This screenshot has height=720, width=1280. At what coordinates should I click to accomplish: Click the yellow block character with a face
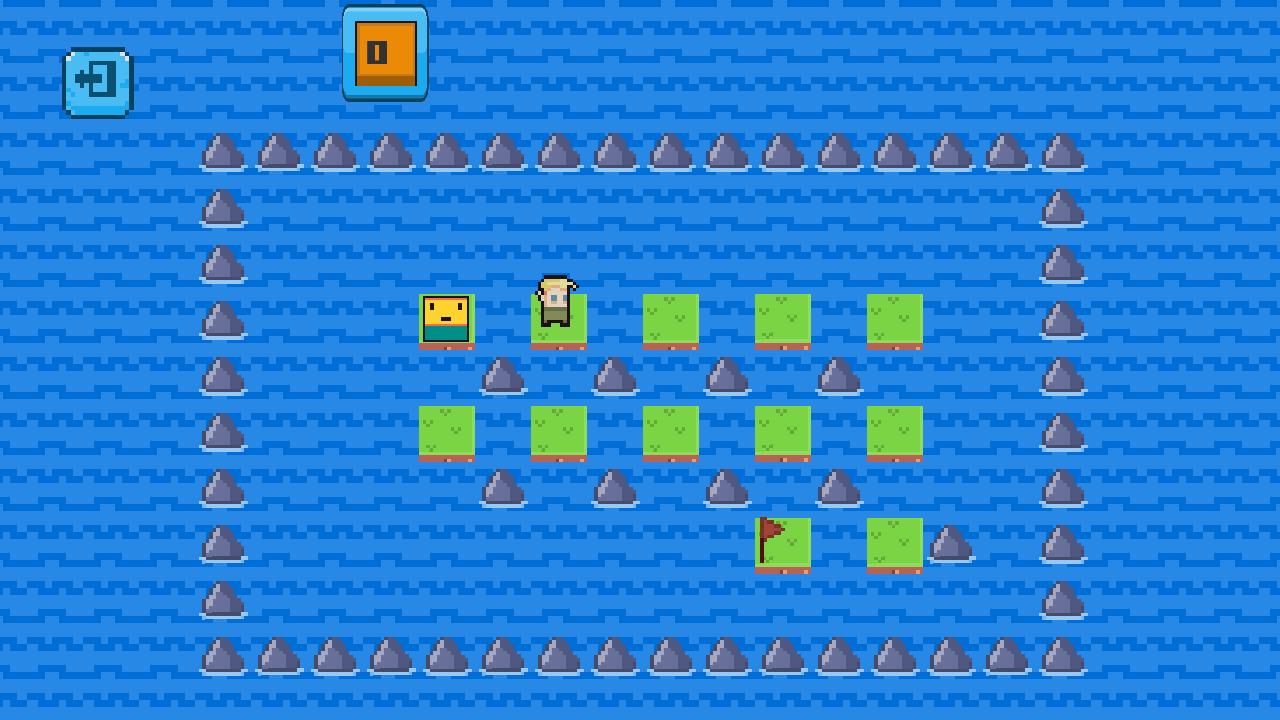[446, 320]
